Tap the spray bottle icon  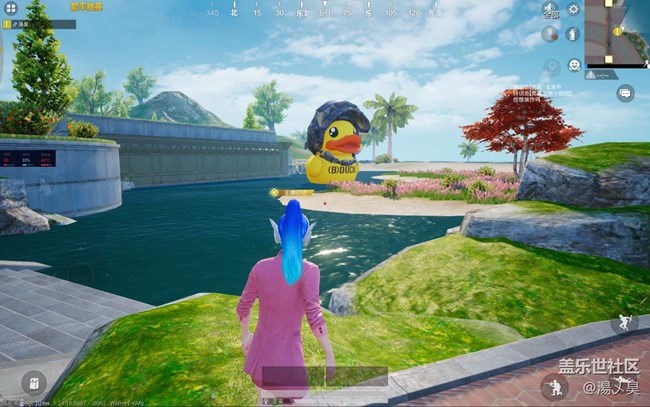point(574,35)
